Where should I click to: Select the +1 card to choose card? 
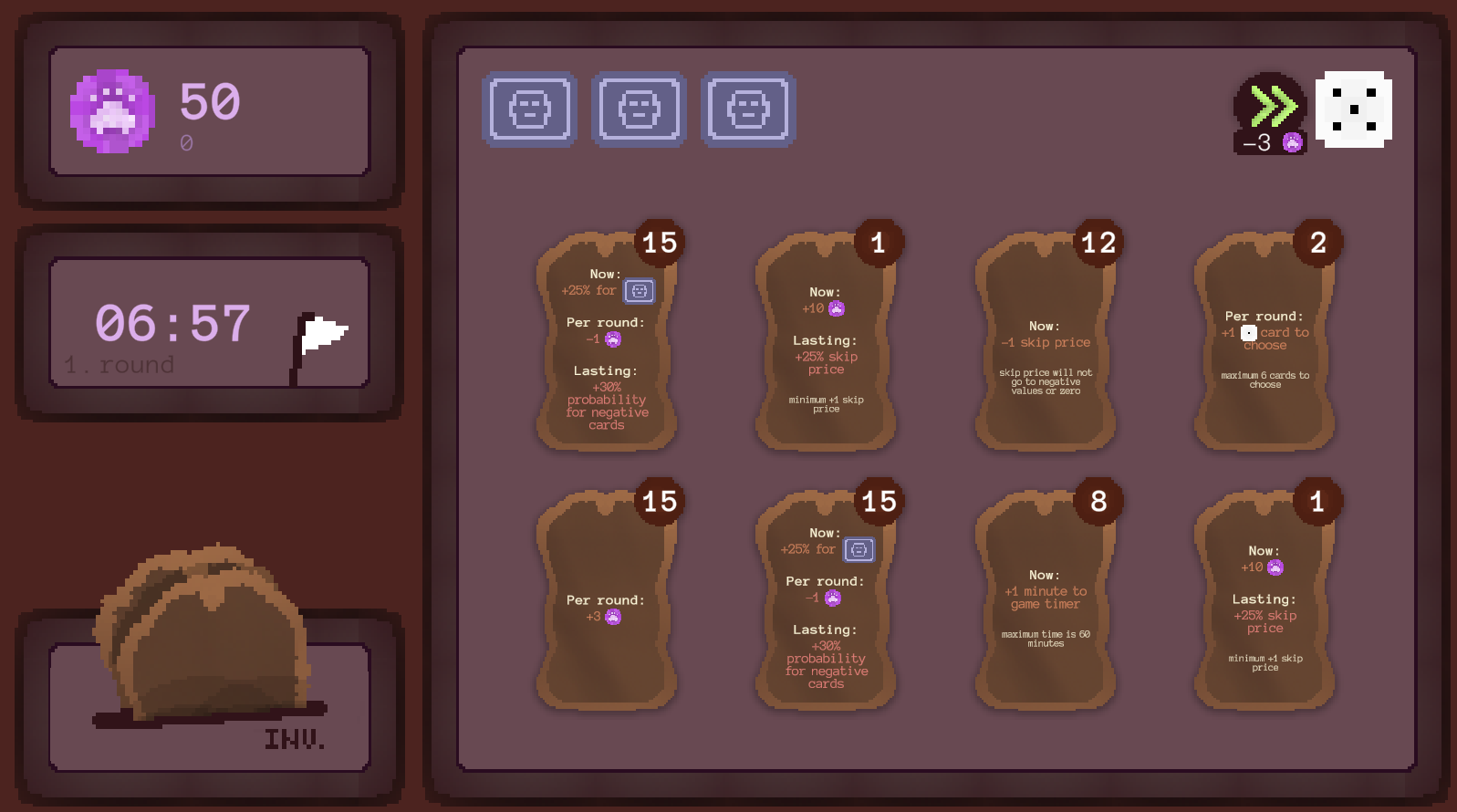(x=1264, y=344)
